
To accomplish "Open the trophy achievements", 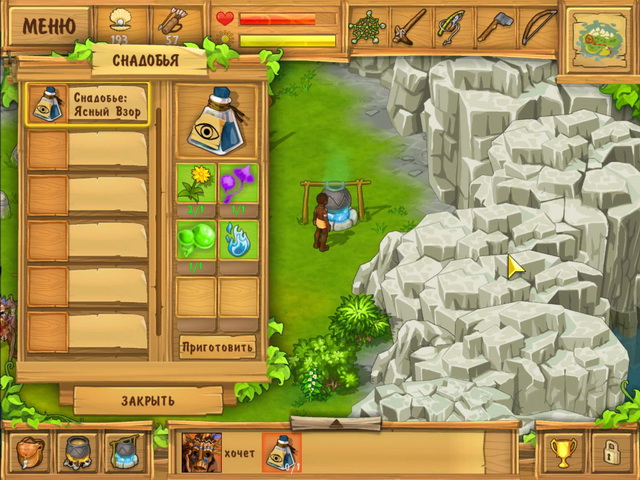I will (x=562, y=453).
